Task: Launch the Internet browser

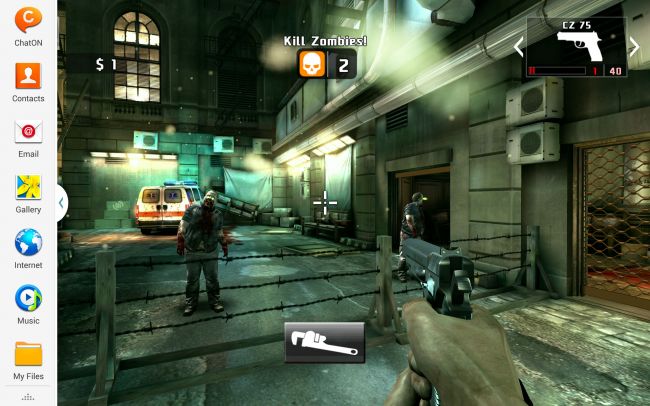Action: point(28,244)
